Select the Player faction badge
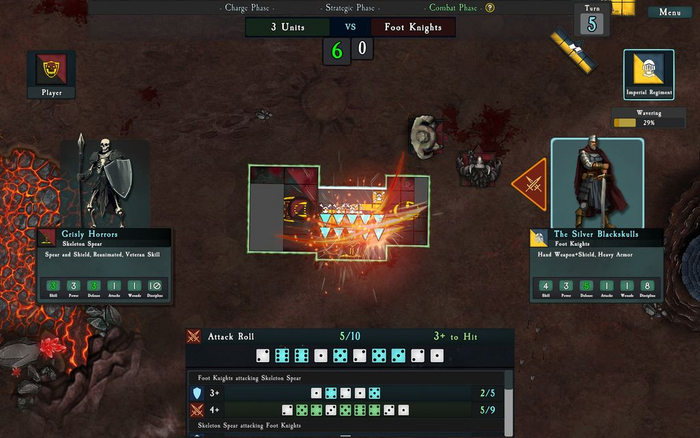This screenshot has height=438, width=700. click(52, 75)
